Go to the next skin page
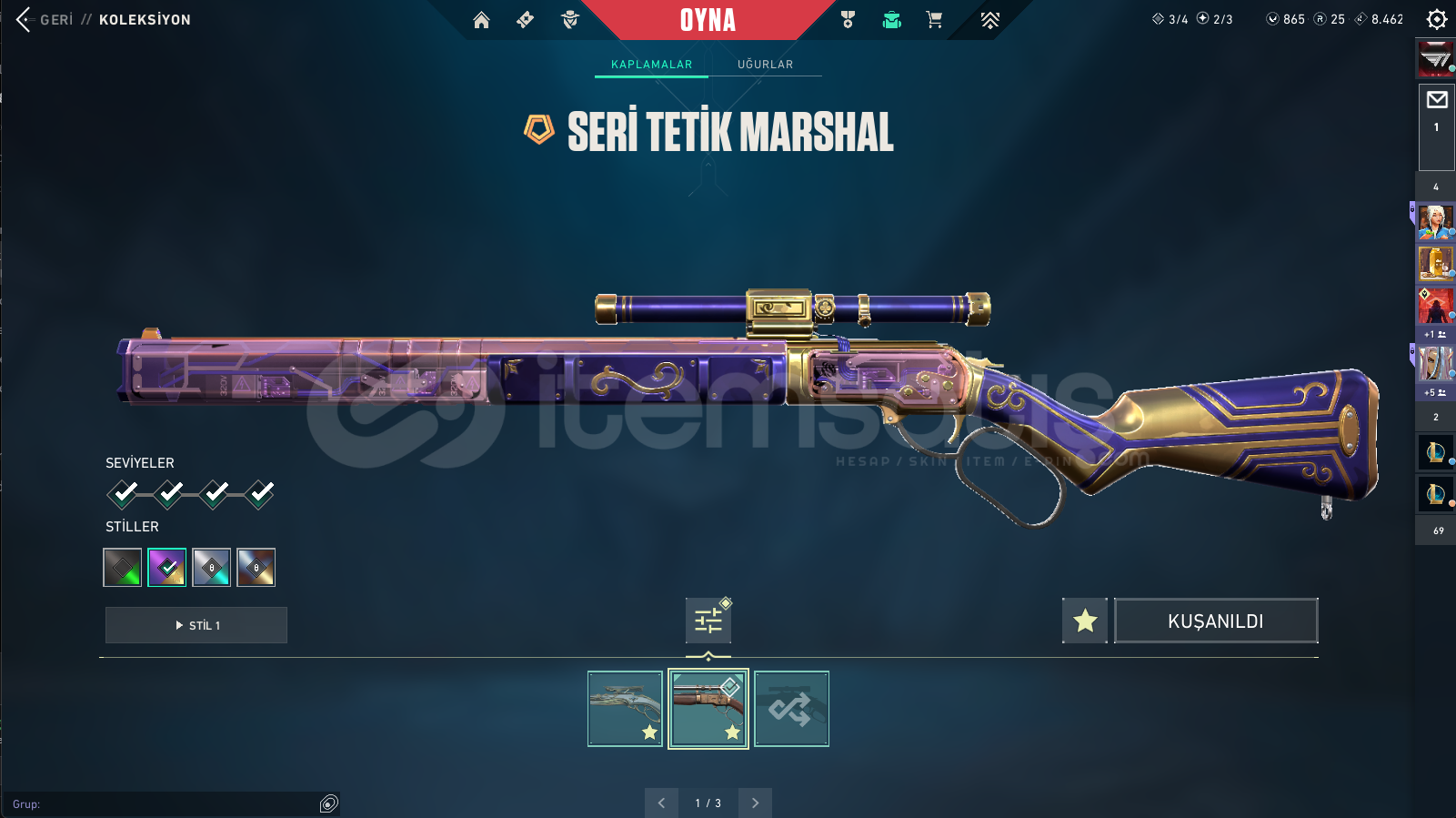Screen dimensions: 1456x818 755,803
